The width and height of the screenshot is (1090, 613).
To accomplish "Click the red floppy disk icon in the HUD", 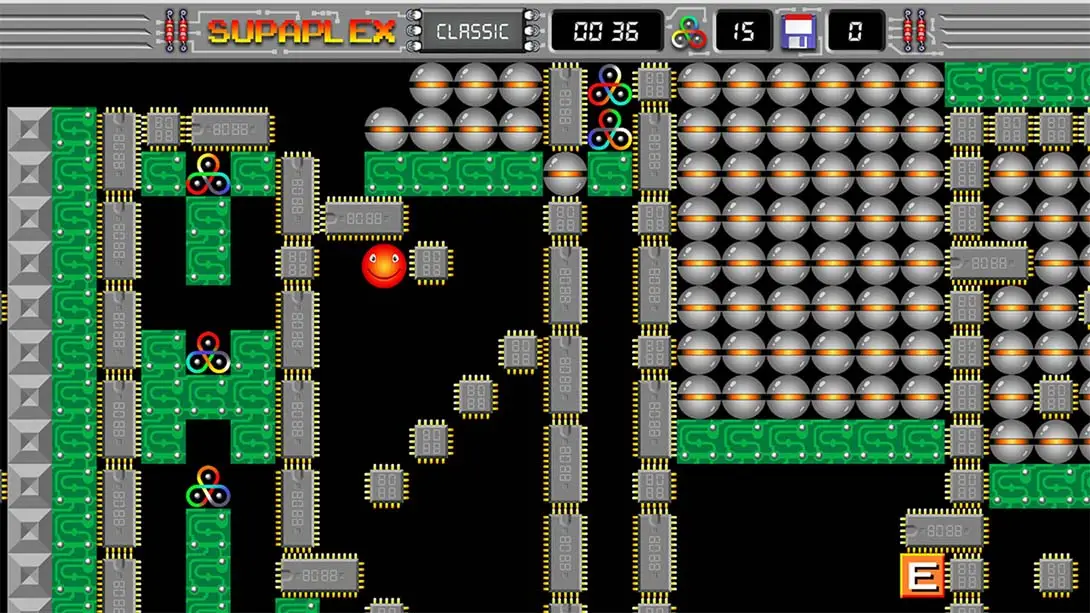I will coord(799,31).
